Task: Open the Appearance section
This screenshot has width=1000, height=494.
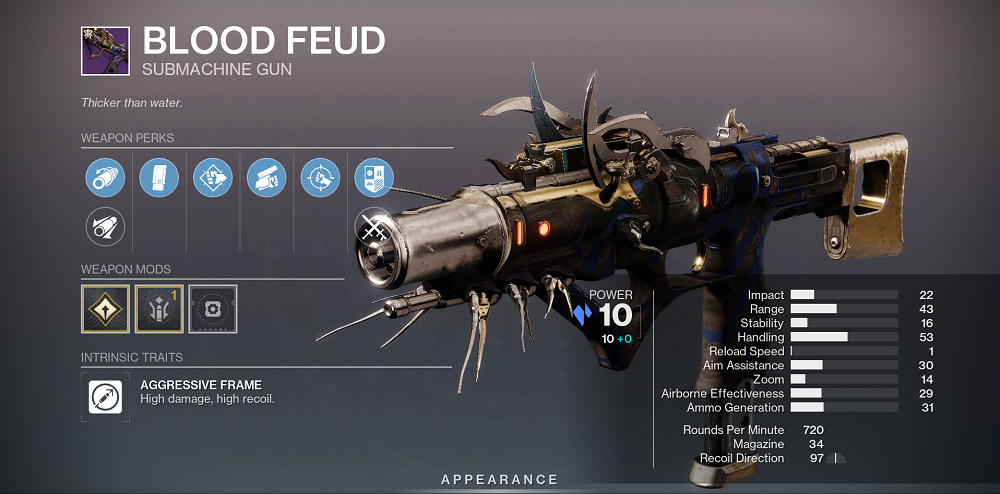Action: tap(499, 480)
